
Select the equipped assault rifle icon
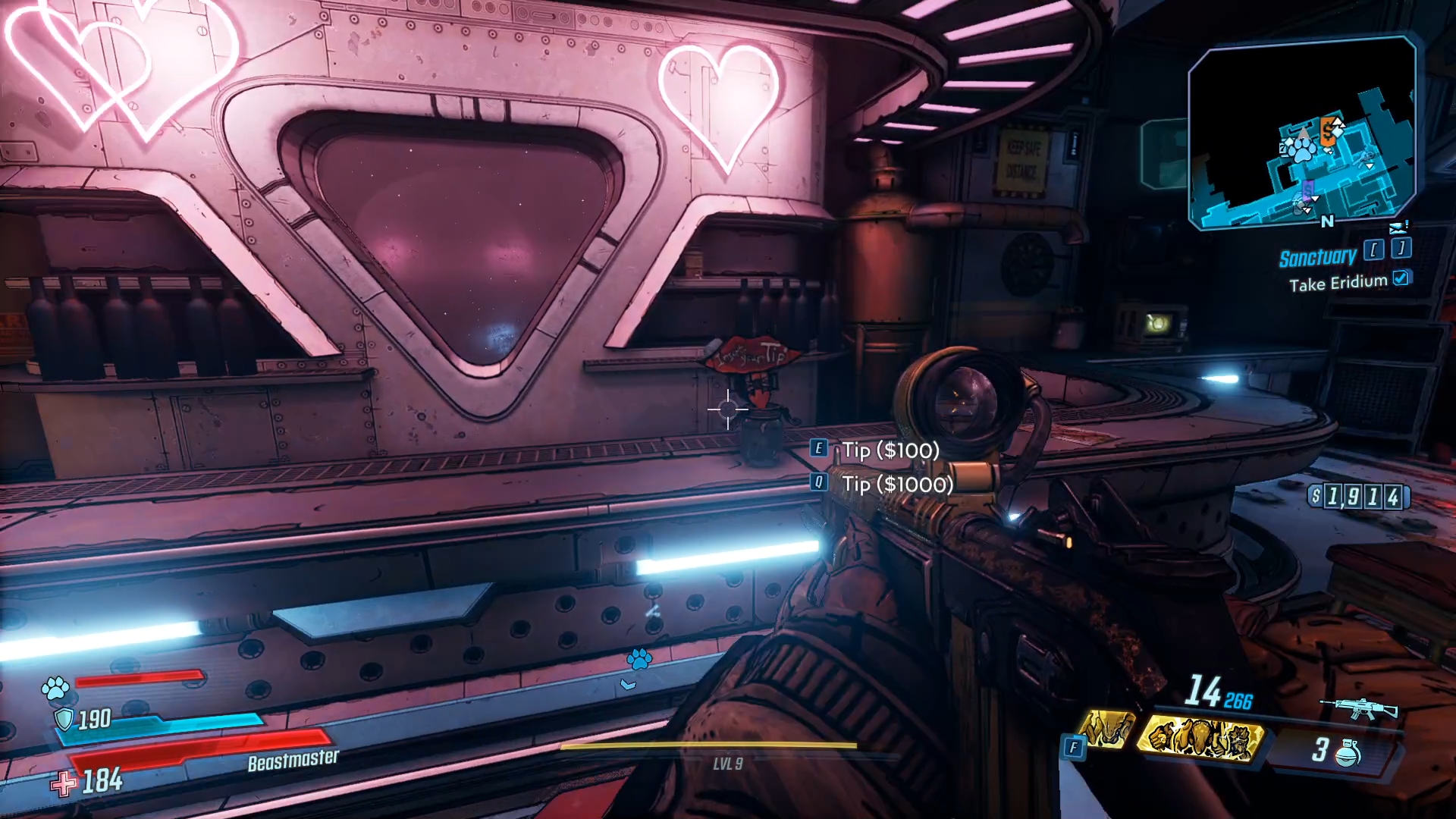click(1359, 709)
